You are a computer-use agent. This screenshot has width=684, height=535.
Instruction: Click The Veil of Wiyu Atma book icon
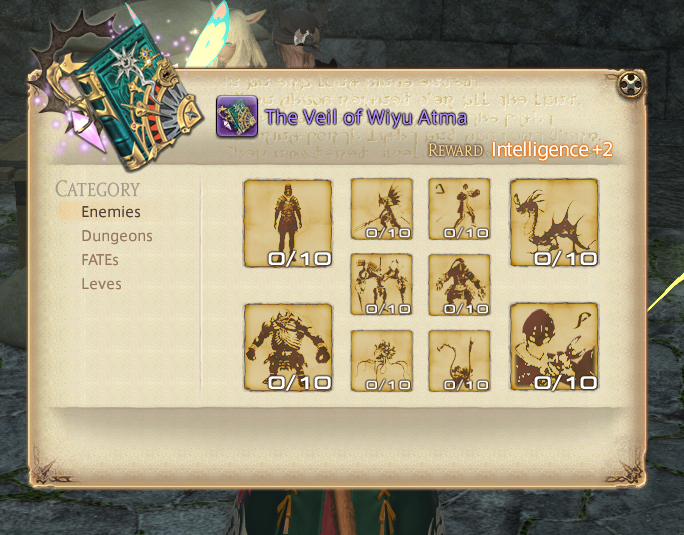pos(237,116)
